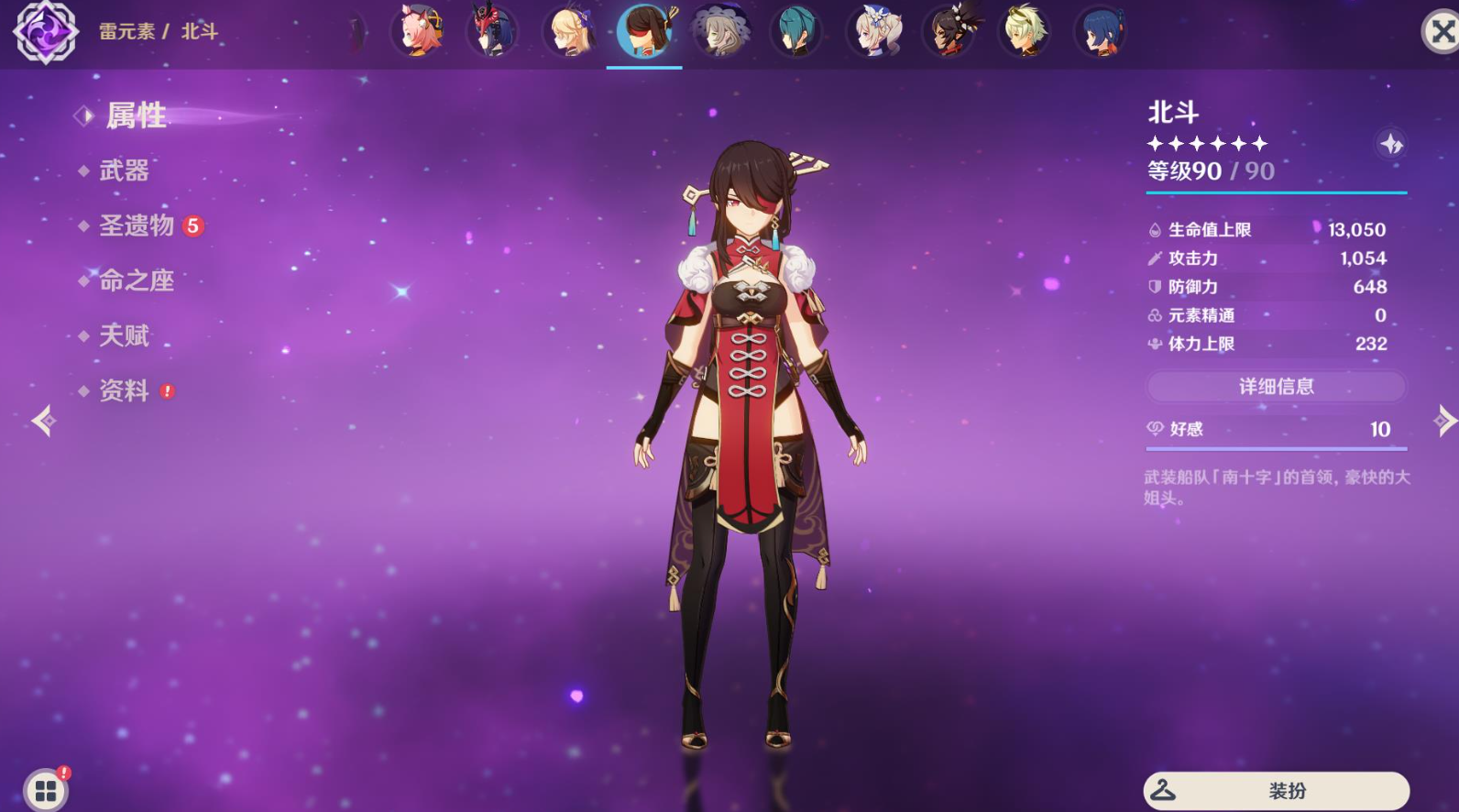Switch to the teal-haired character portrait
The height and width of the screenshot is (812, 1459).
coord(795,30)
